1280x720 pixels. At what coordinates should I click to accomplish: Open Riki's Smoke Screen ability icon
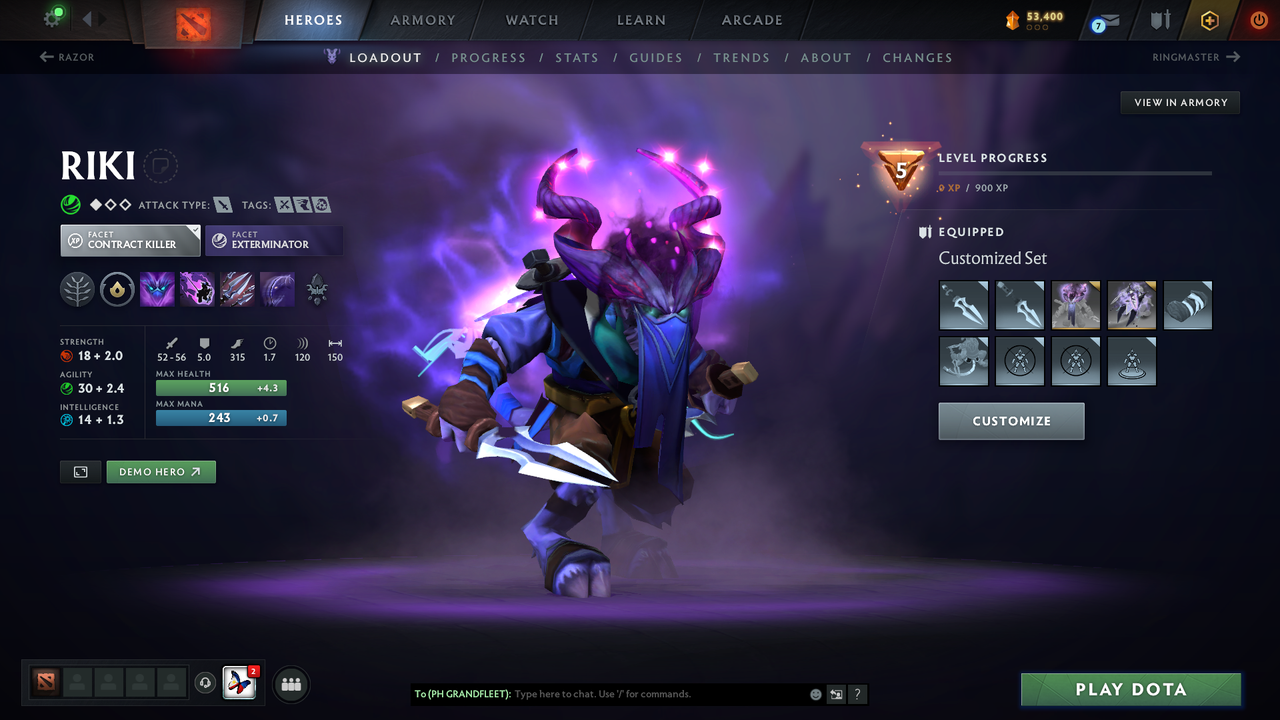point(157,289)
